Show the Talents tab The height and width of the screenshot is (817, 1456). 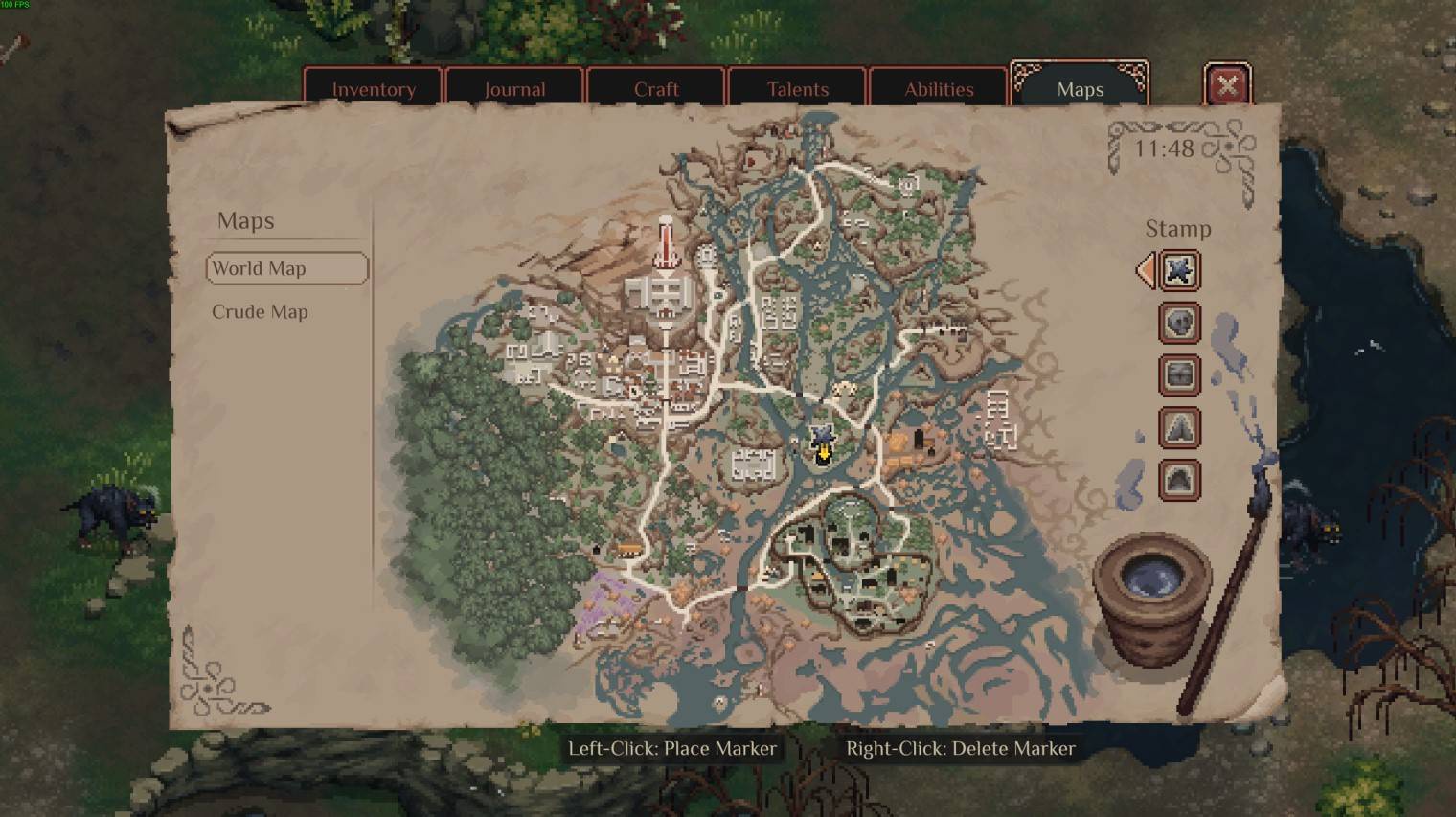[x=797, y=89]
